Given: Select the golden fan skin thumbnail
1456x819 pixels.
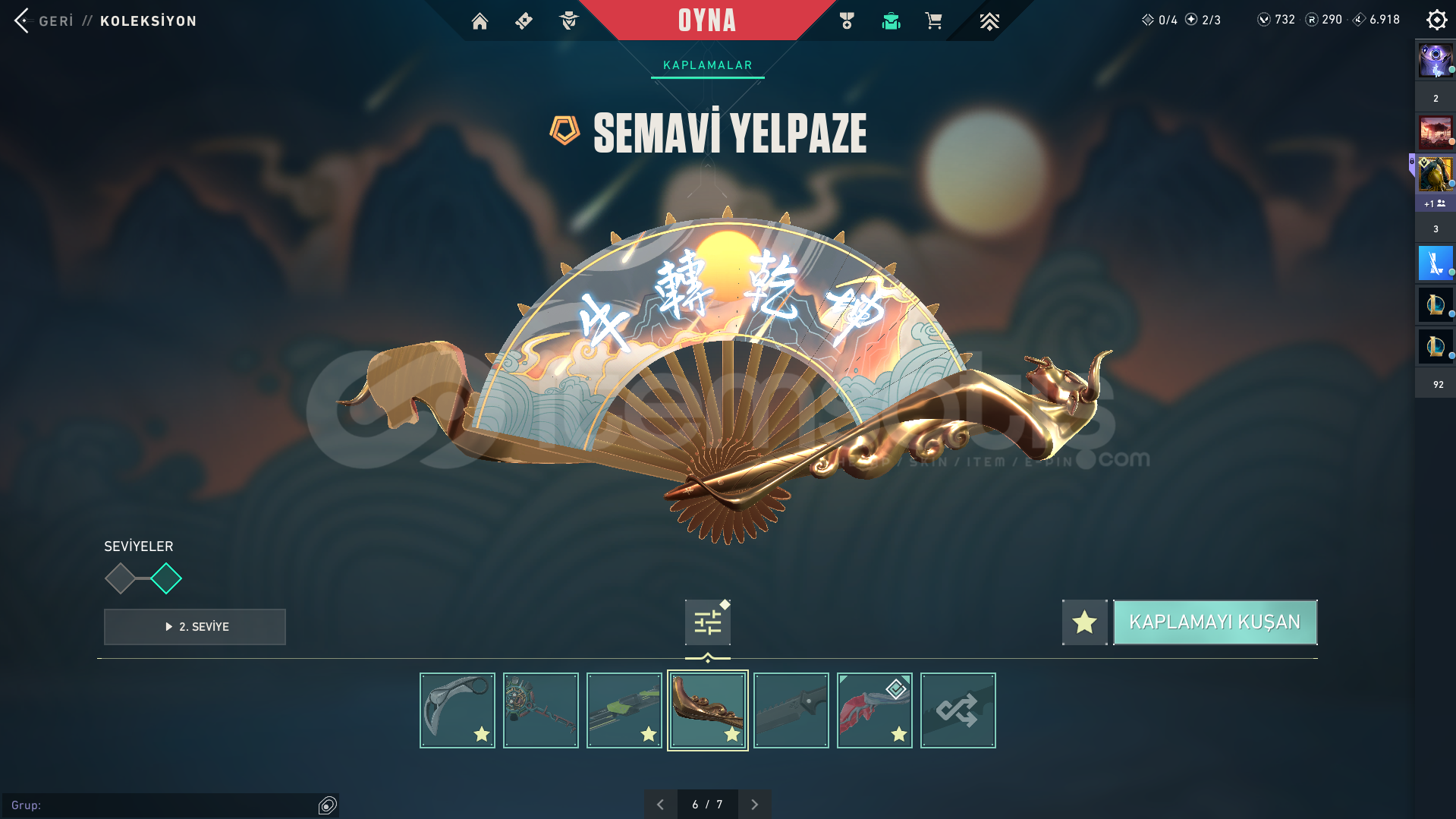Looking at the screenshot, I should tap(707, 710).
